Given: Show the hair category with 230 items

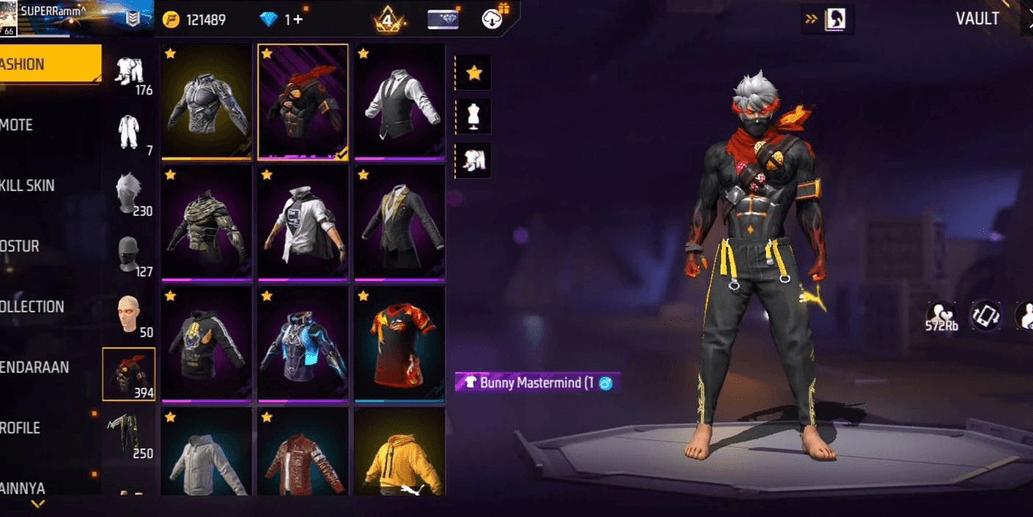Looking at the screenshot, I should (129, 193).
